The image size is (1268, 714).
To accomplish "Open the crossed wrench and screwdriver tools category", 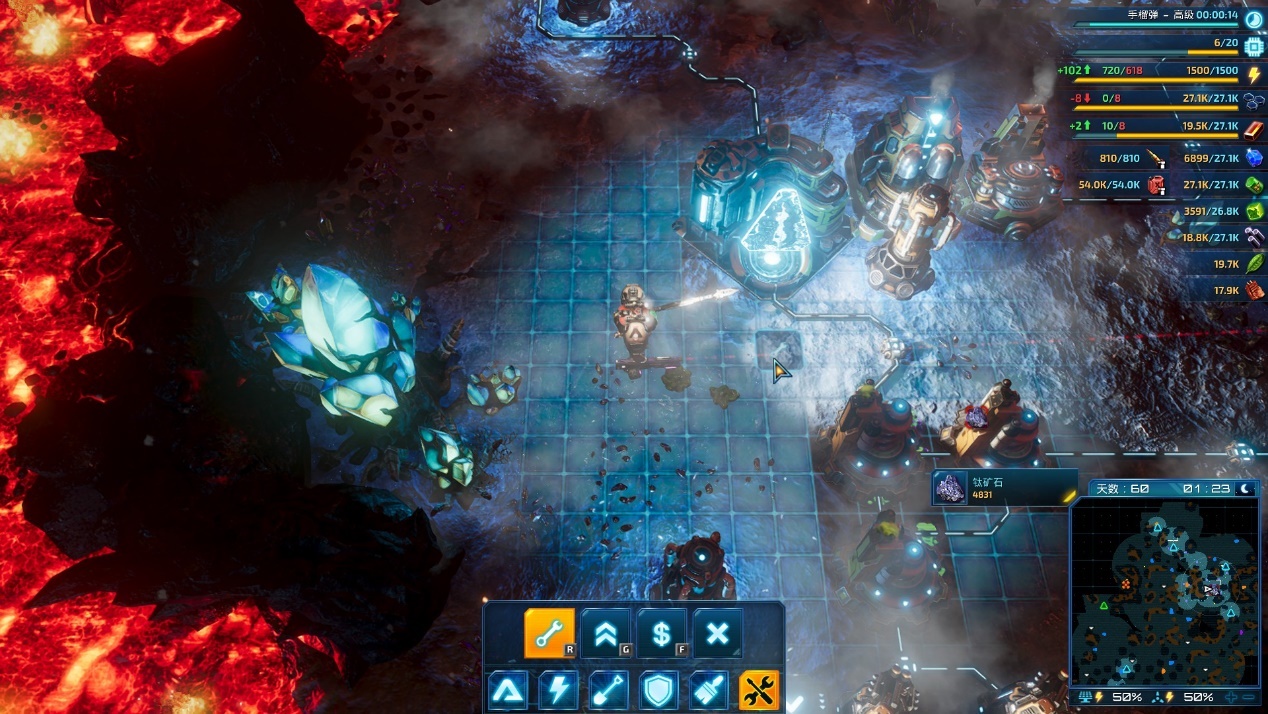I will 759,691.
